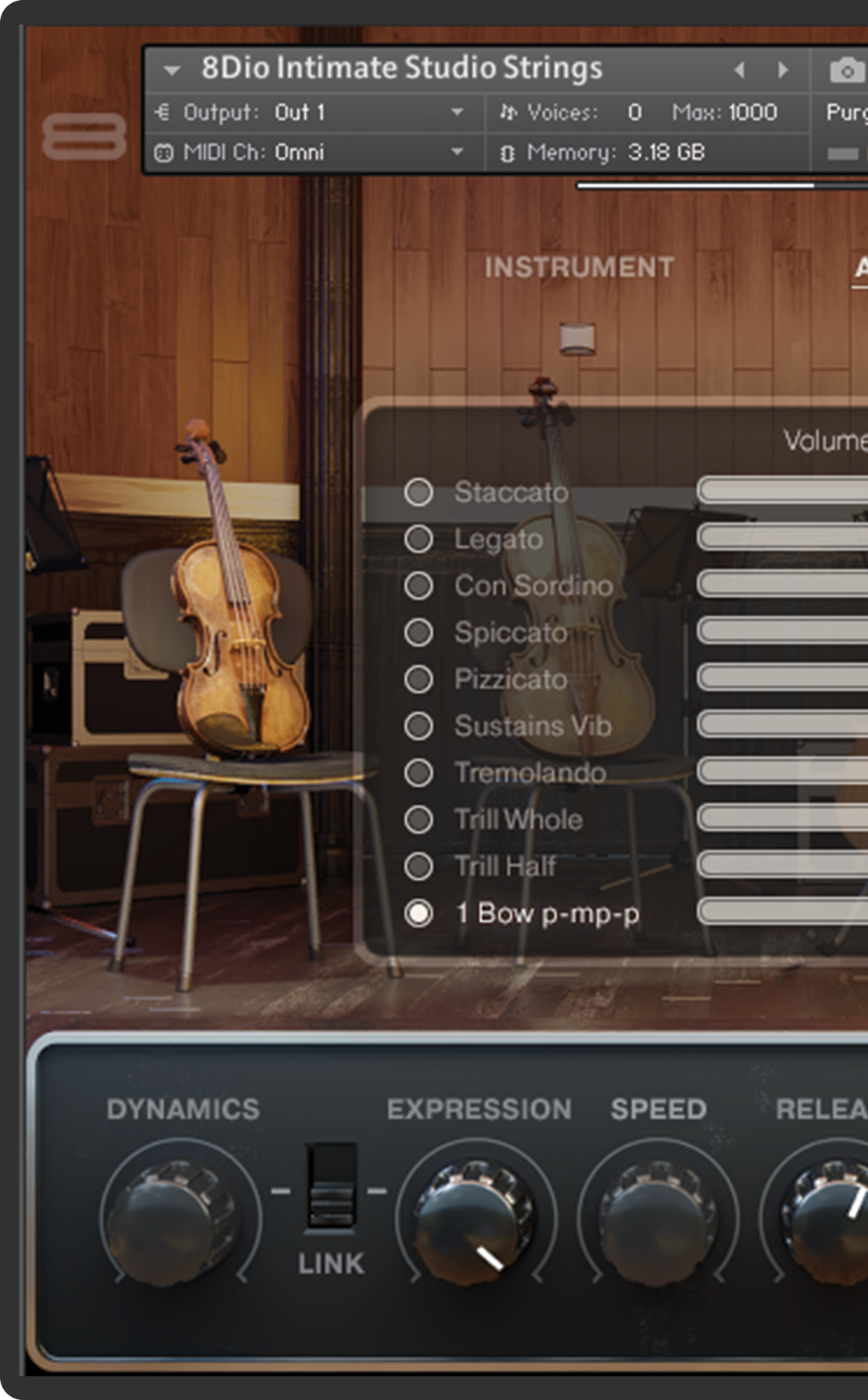Choose the Legato articulation
The height and width of the screenshot is (1400, 868).
point(418,539)
